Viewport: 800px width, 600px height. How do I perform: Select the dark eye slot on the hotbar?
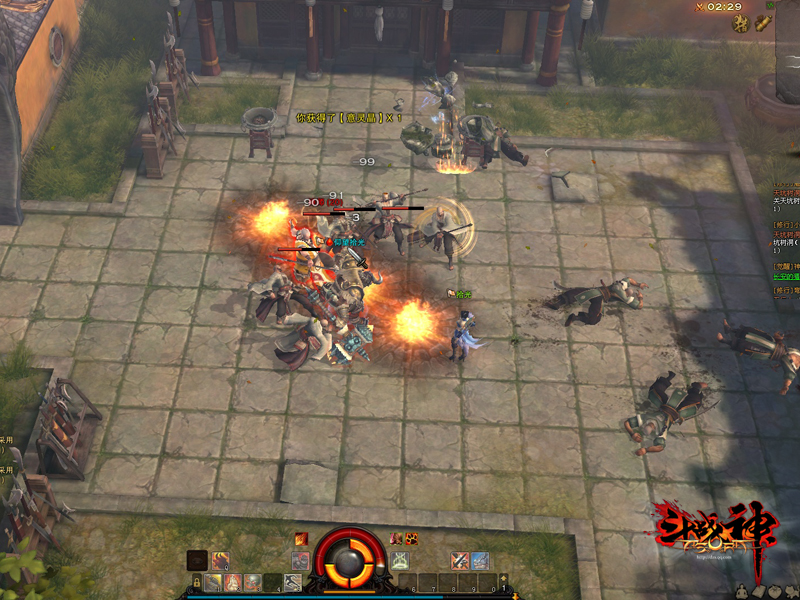197,560
